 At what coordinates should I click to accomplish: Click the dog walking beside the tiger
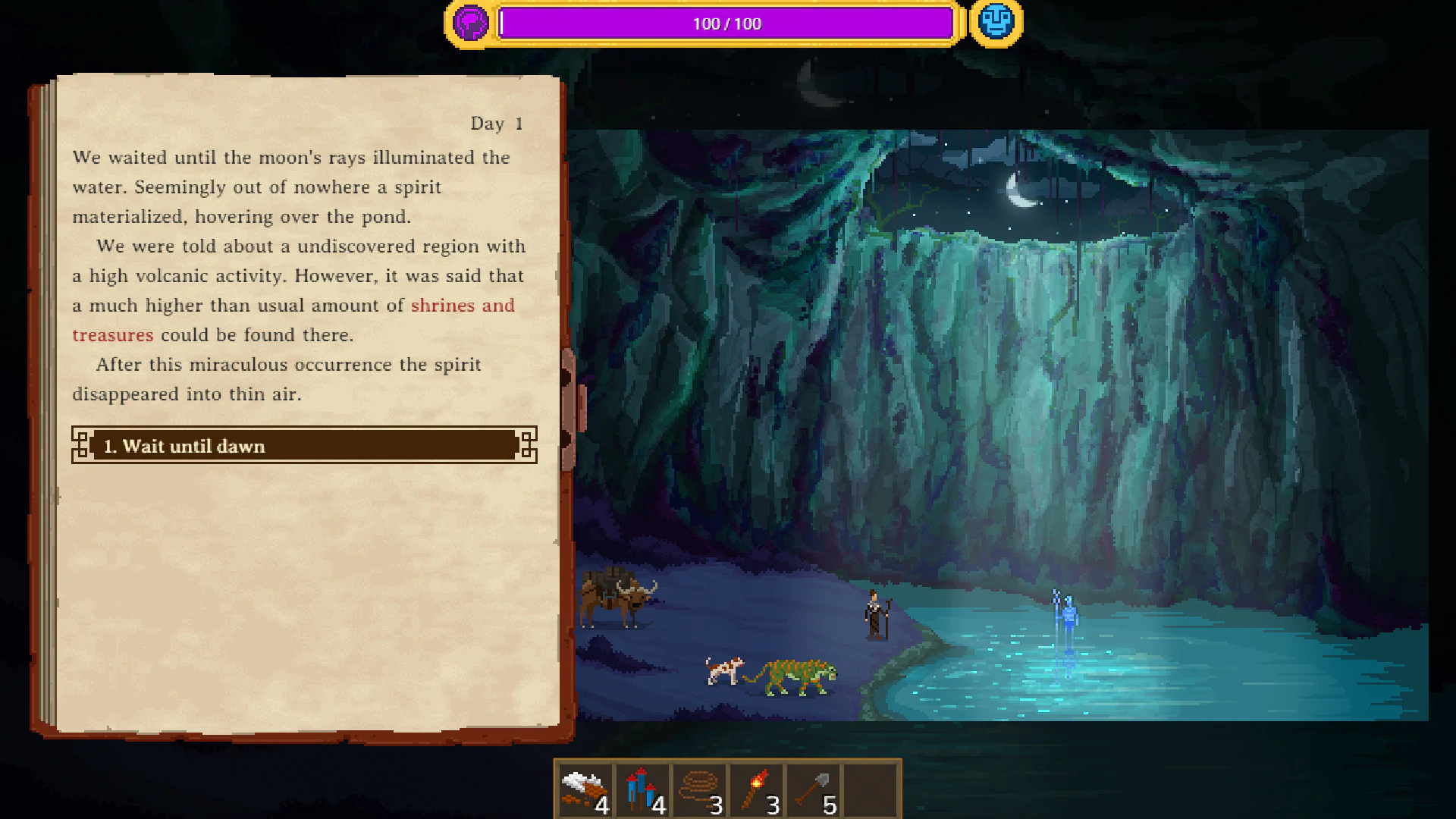point(724,671)
